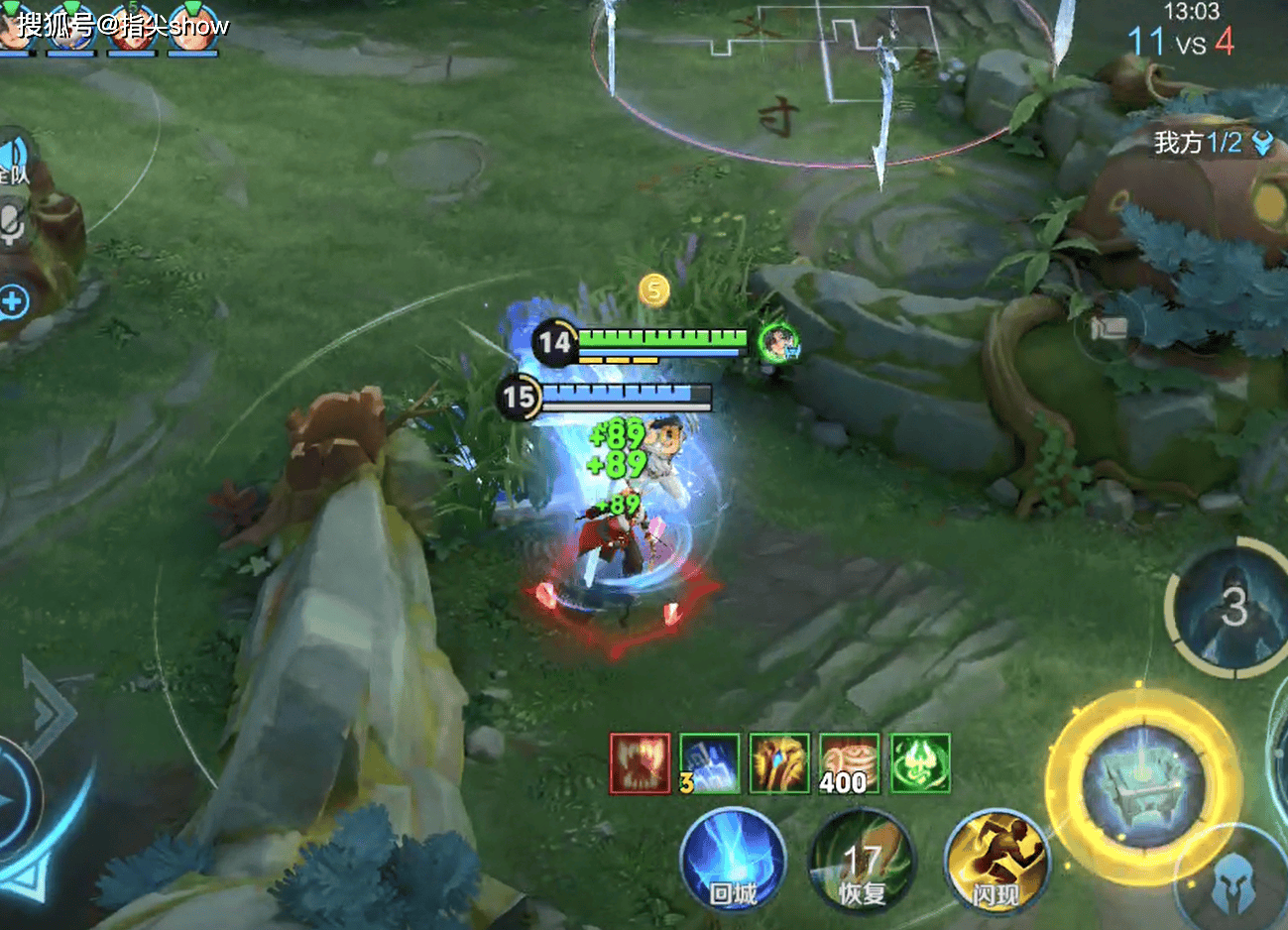Activate the 回城 recall spell
Image resolution: width=1288 pixels, height=930 pixels.
coord(733,861)
